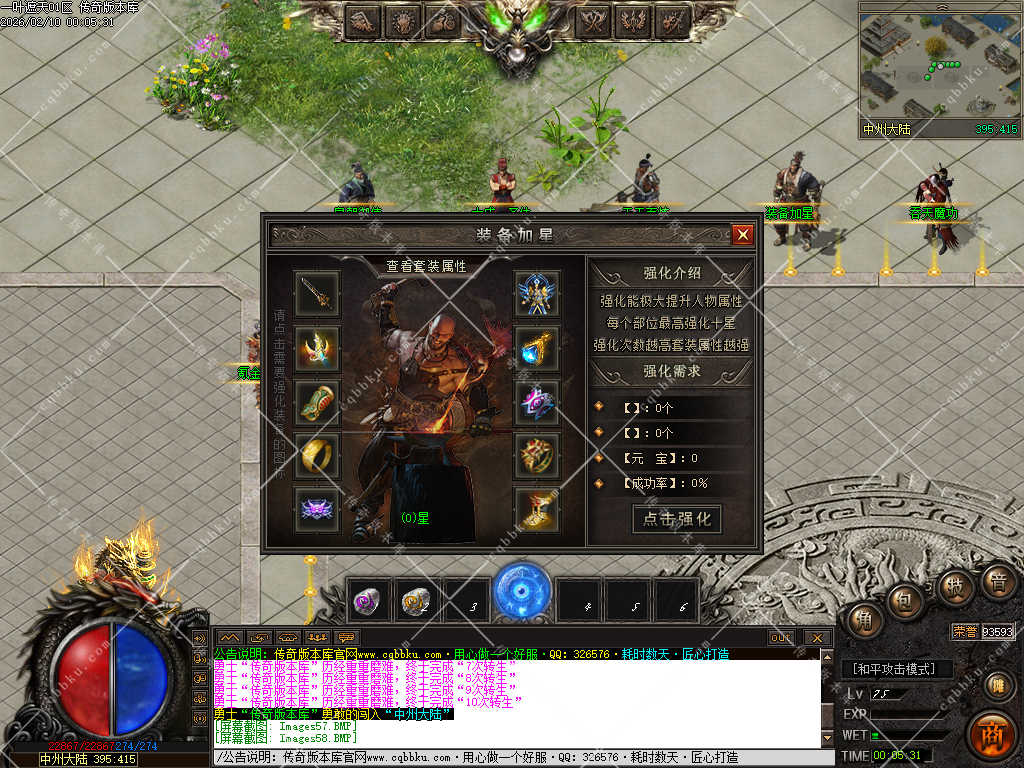
Task: Choose the purple belt equipment slot
Action: point(317,510)
